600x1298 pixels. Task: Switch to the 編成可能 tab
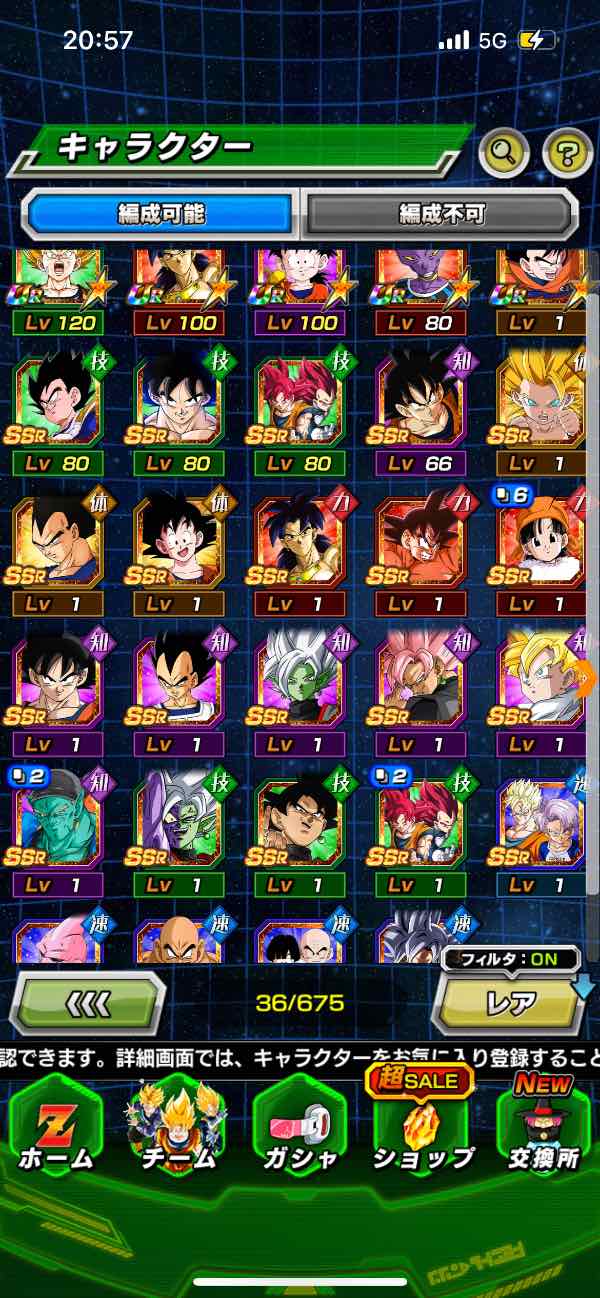point(160,214)
